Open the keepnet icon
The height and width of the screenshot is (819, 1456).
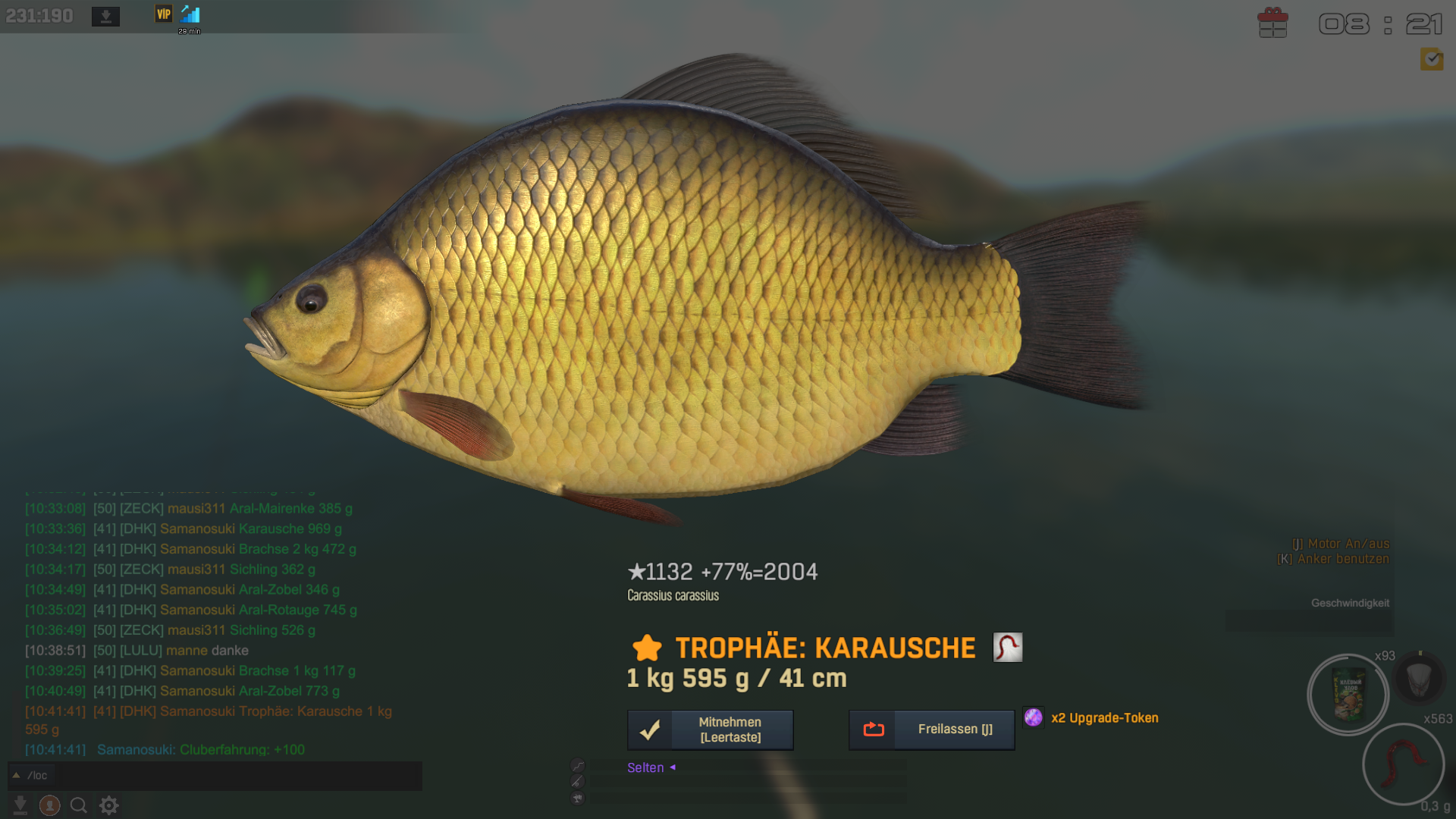tap(1419, 679)
